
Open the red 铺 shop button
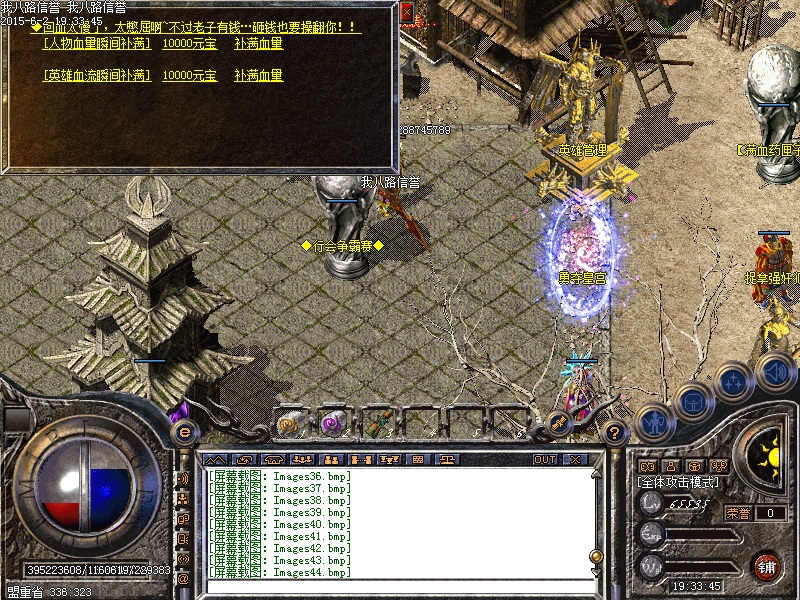point(767,566)
